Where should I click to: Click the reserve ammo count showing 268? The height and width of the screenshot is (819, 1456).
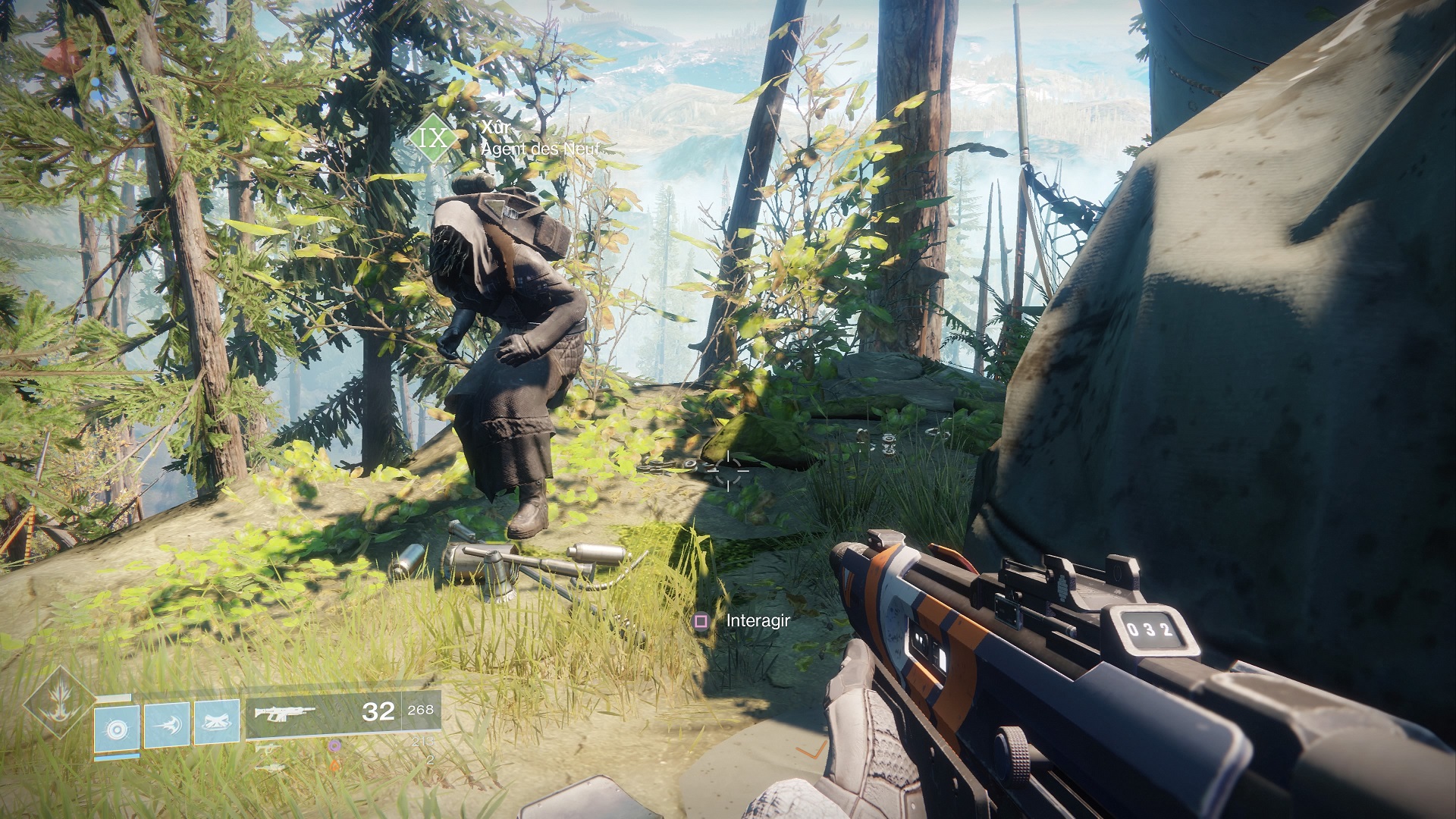[x=421, y=711]
